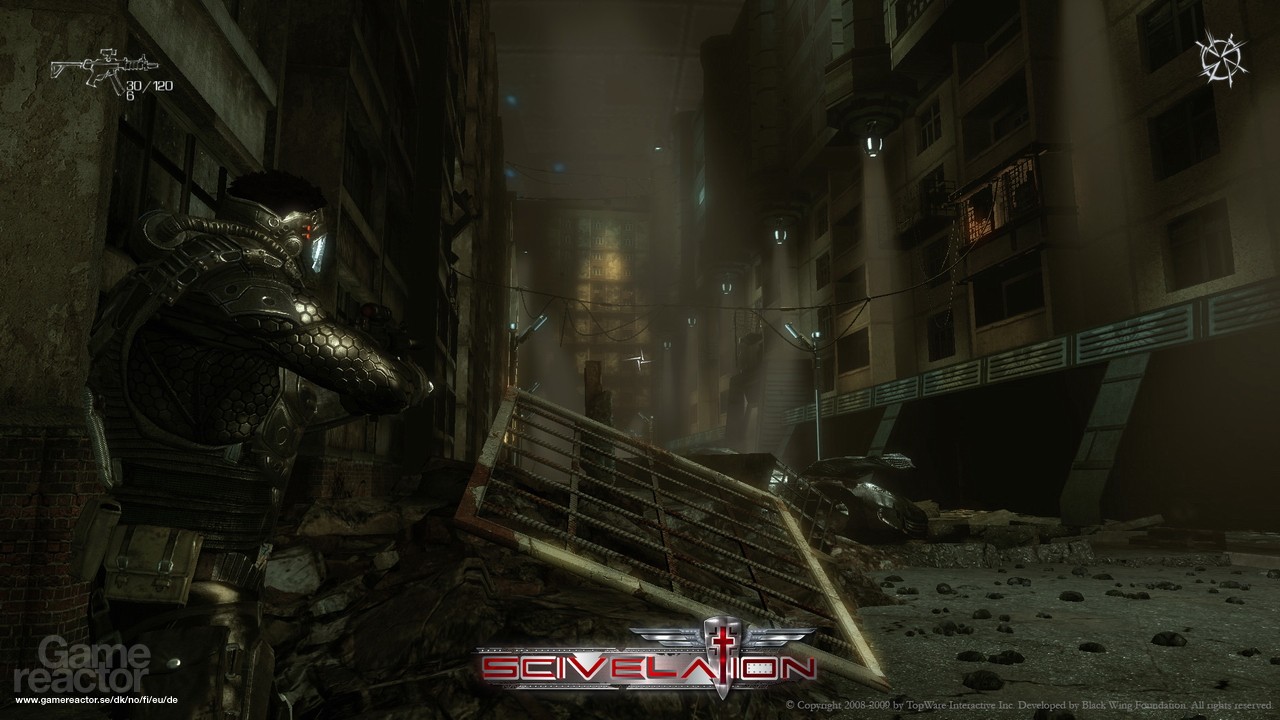The image size is (1280, 720).
Task: Select the winged eagle emblem above the logo
Action: coord(714,632)
